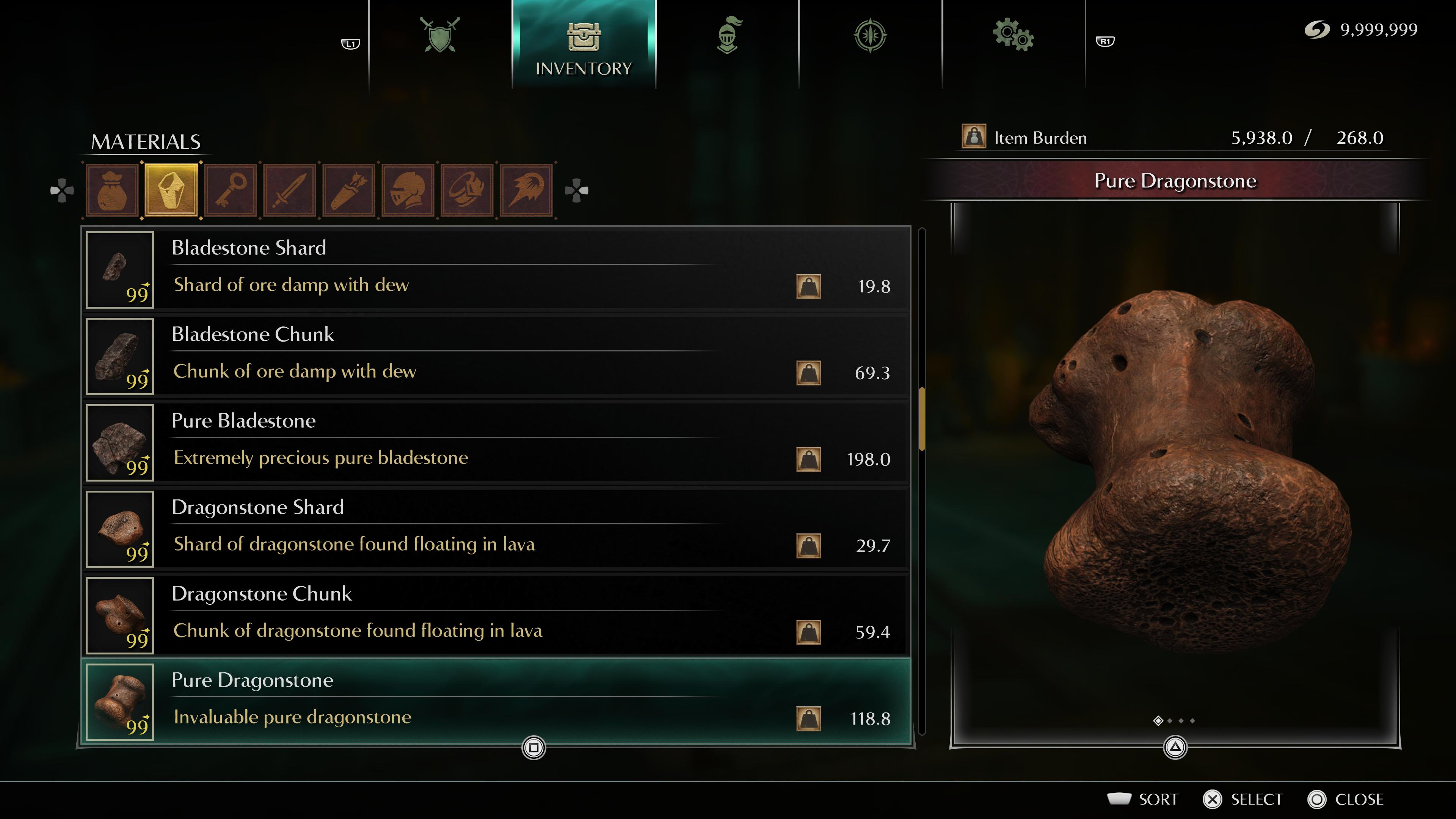Click the materials list scrollbar thumb
The image size is (1456, 819).
point(922,419)
